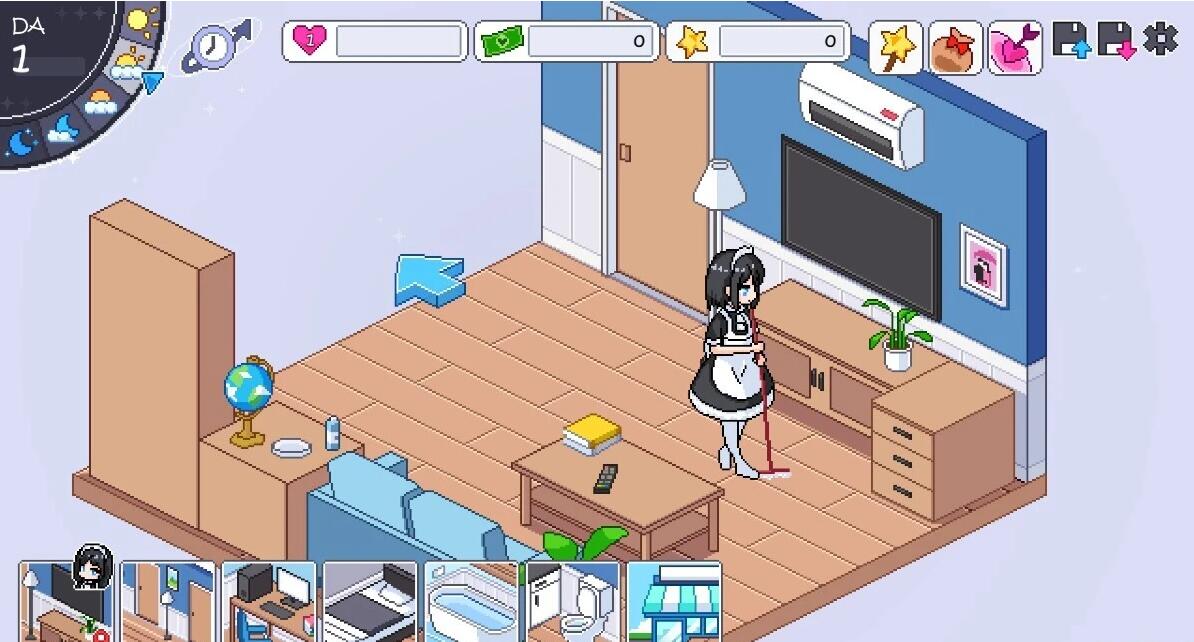Visit the shop storefront thumbnail
The width and height of the screenshot is (1194, 642).
coord(674,601)
